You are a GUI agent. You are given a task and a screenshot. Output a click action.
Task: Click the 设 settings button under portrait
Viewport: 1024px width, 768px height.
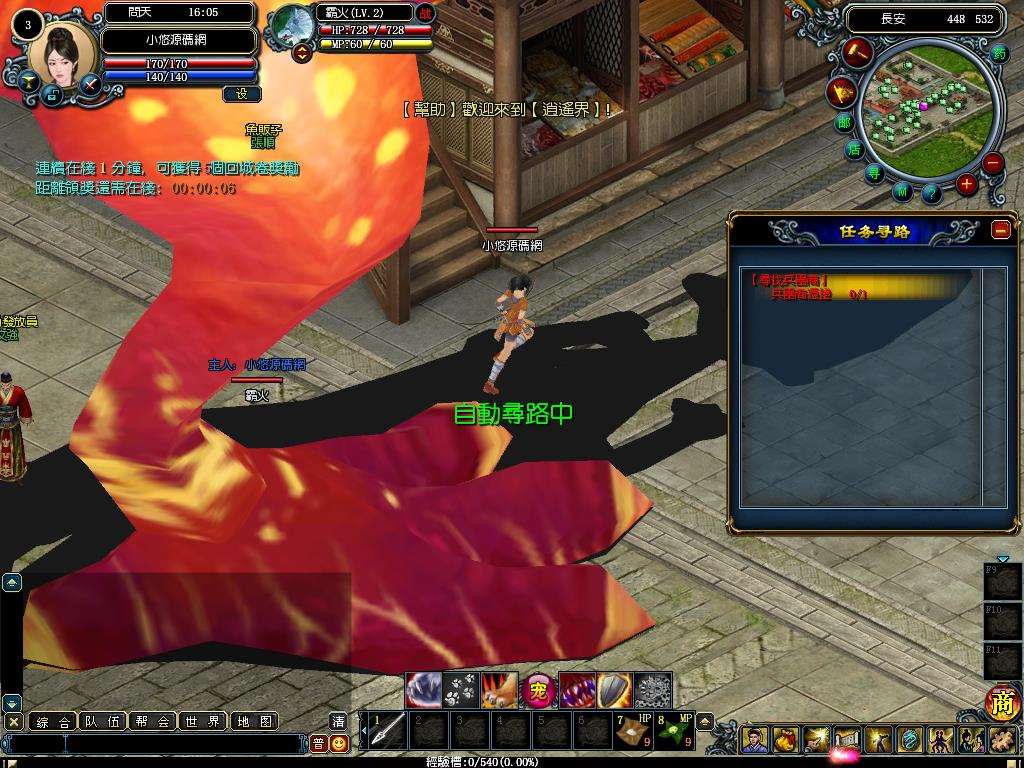241,94
